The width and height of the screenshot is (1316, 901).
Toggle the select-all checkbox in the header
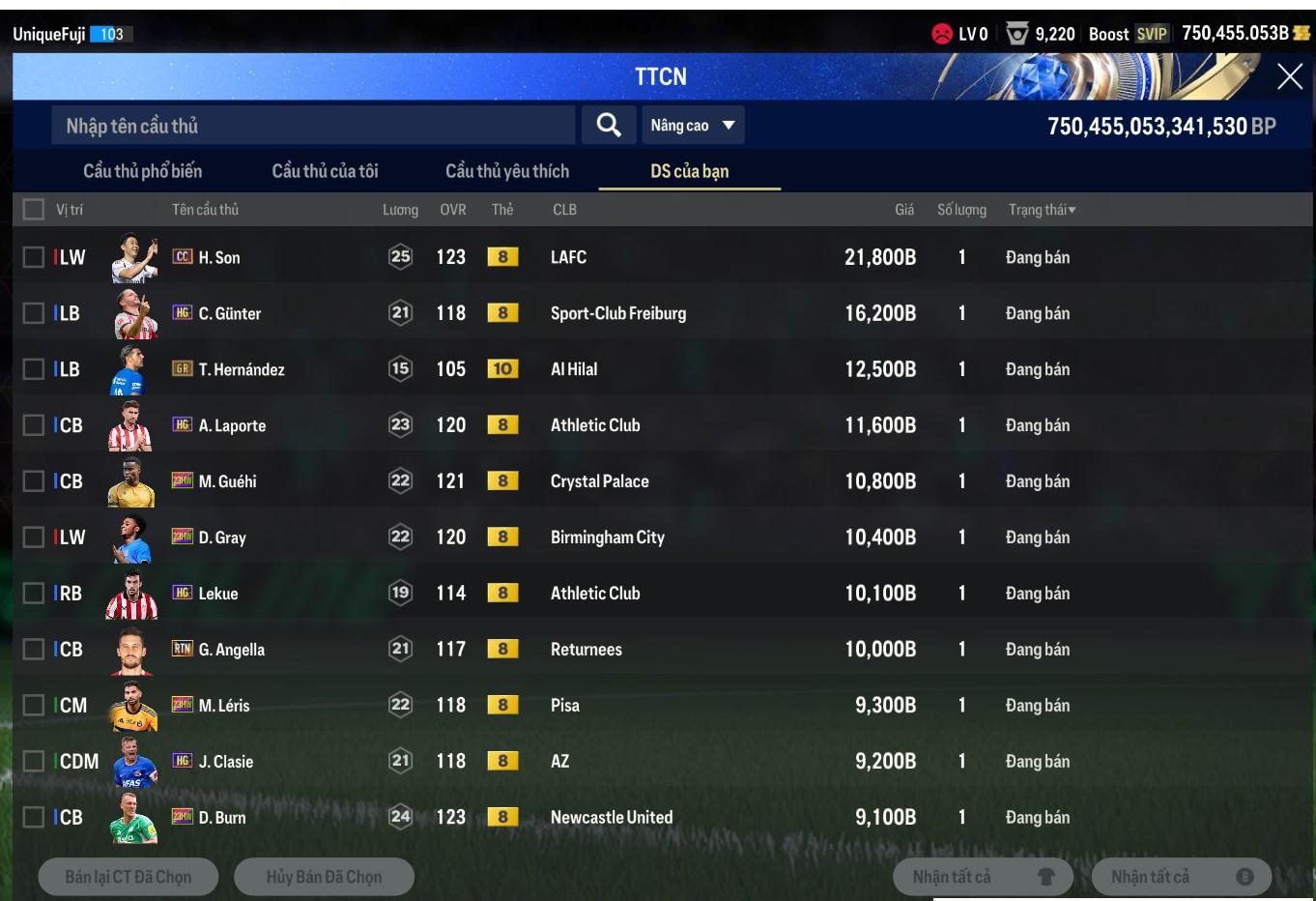pos(34,209)
